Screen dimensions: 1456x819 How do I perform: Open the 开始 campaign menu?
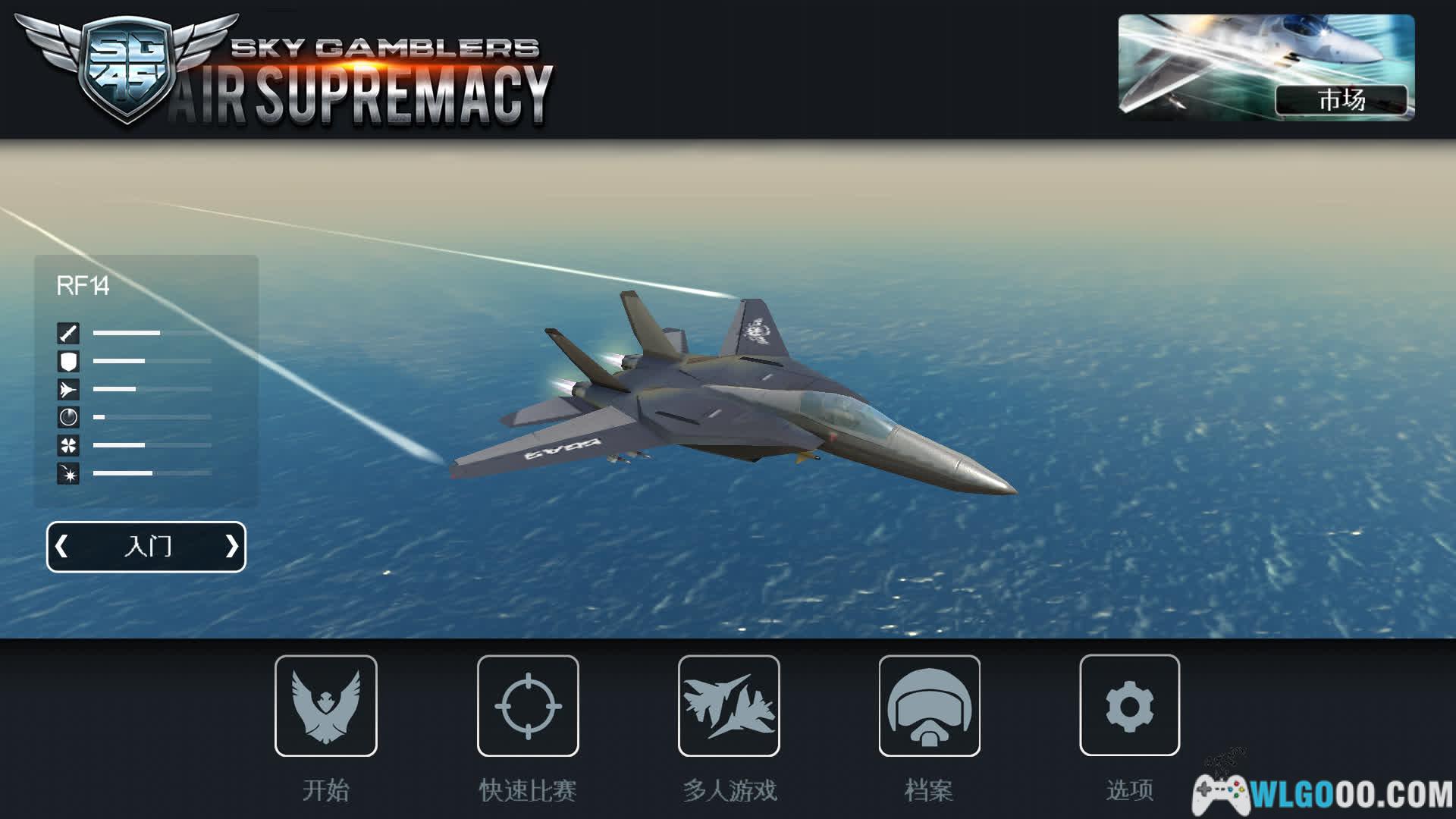tap(326, 706)
